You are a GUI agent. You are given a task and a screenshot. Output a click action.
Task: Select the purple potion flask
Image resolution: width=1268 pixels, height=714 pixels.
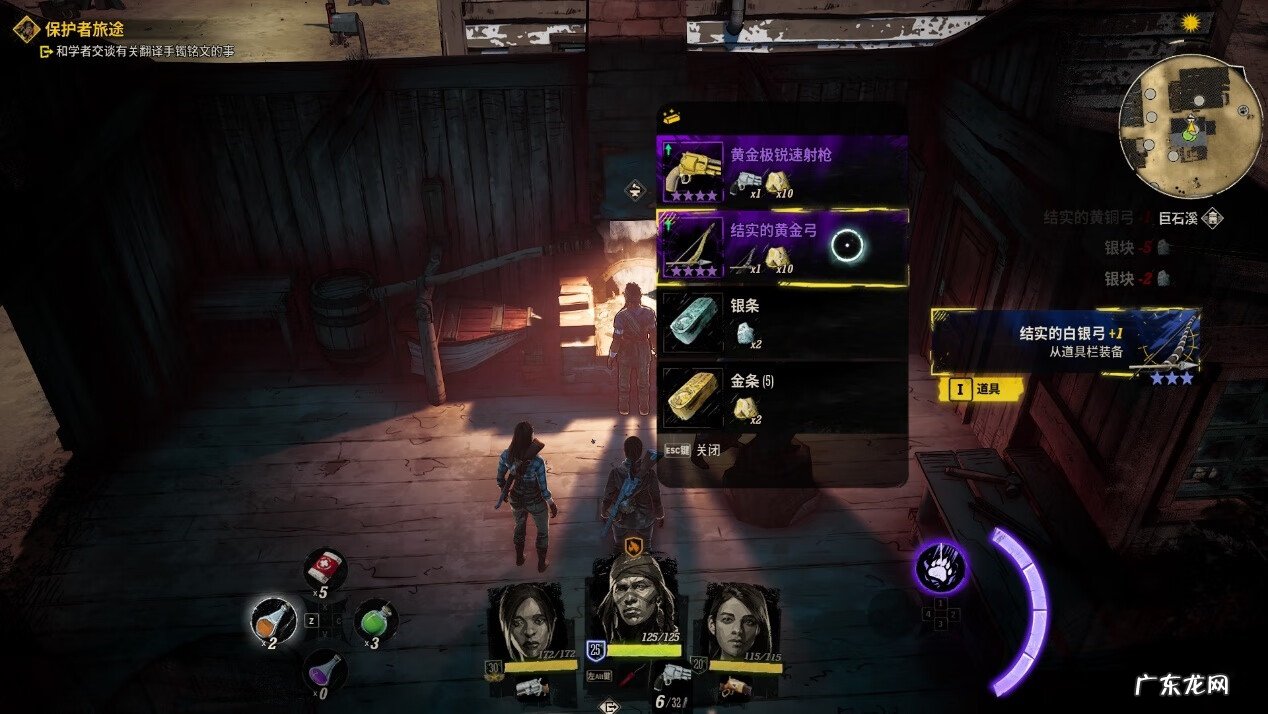coord(325,670)
